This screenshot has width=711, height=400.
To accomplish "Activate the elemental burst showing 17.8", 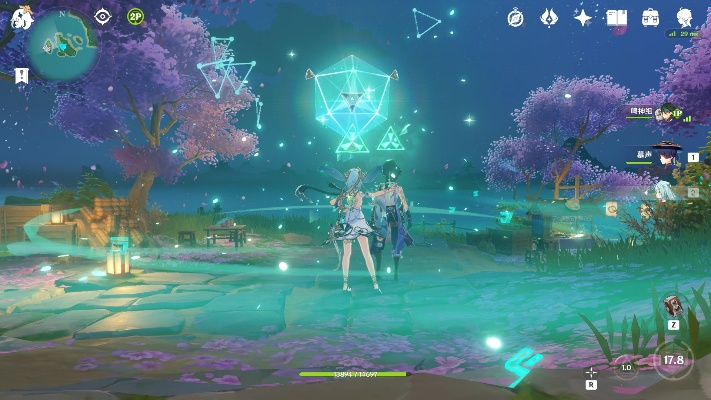I will 675,360.
